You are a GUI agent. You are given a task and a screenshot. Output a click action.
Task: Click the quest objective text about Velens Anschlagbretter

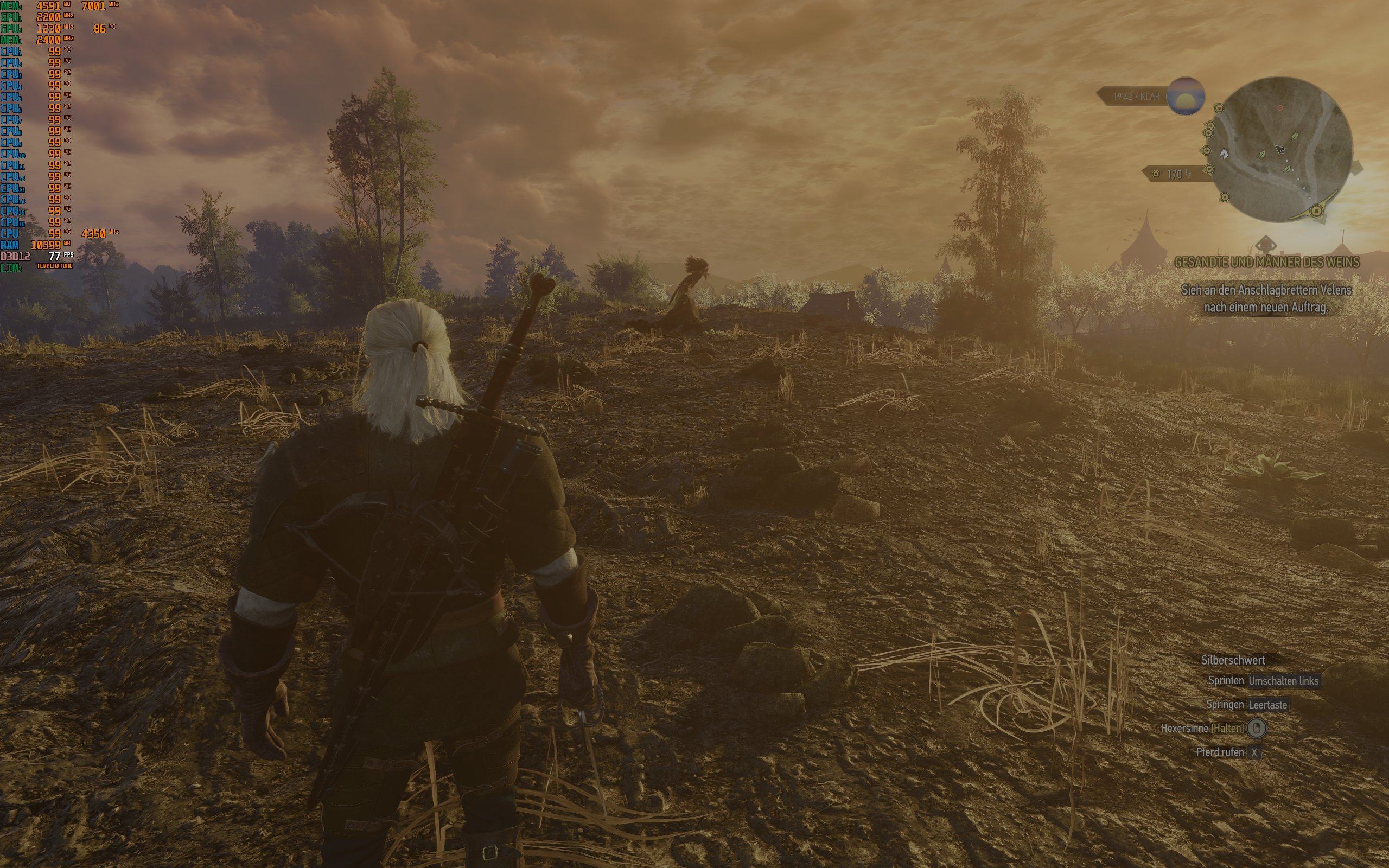point(1266,298)
